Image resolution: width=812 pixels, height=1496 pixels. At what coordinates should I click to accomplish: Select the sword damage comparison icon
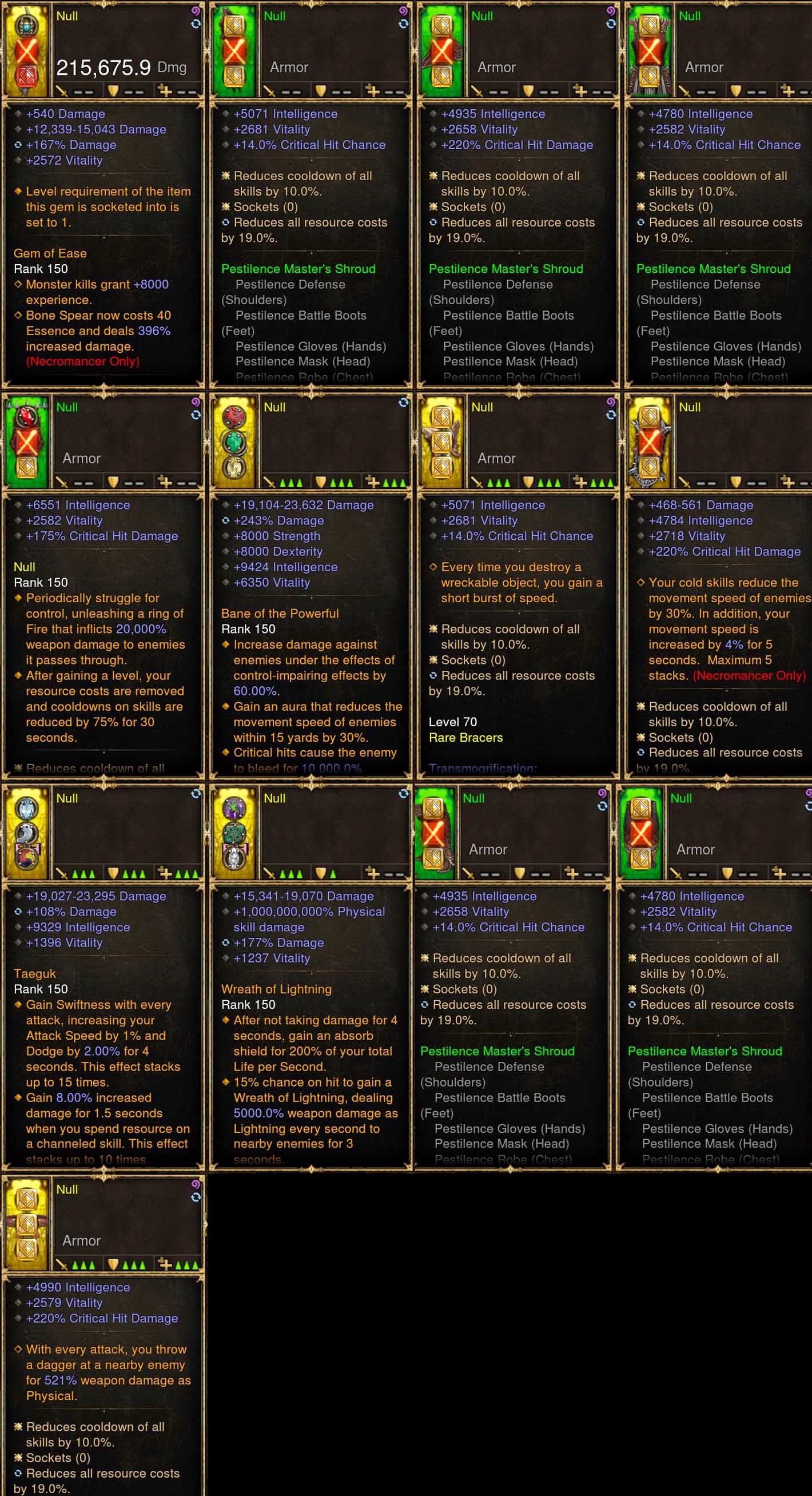click(61, 91)
